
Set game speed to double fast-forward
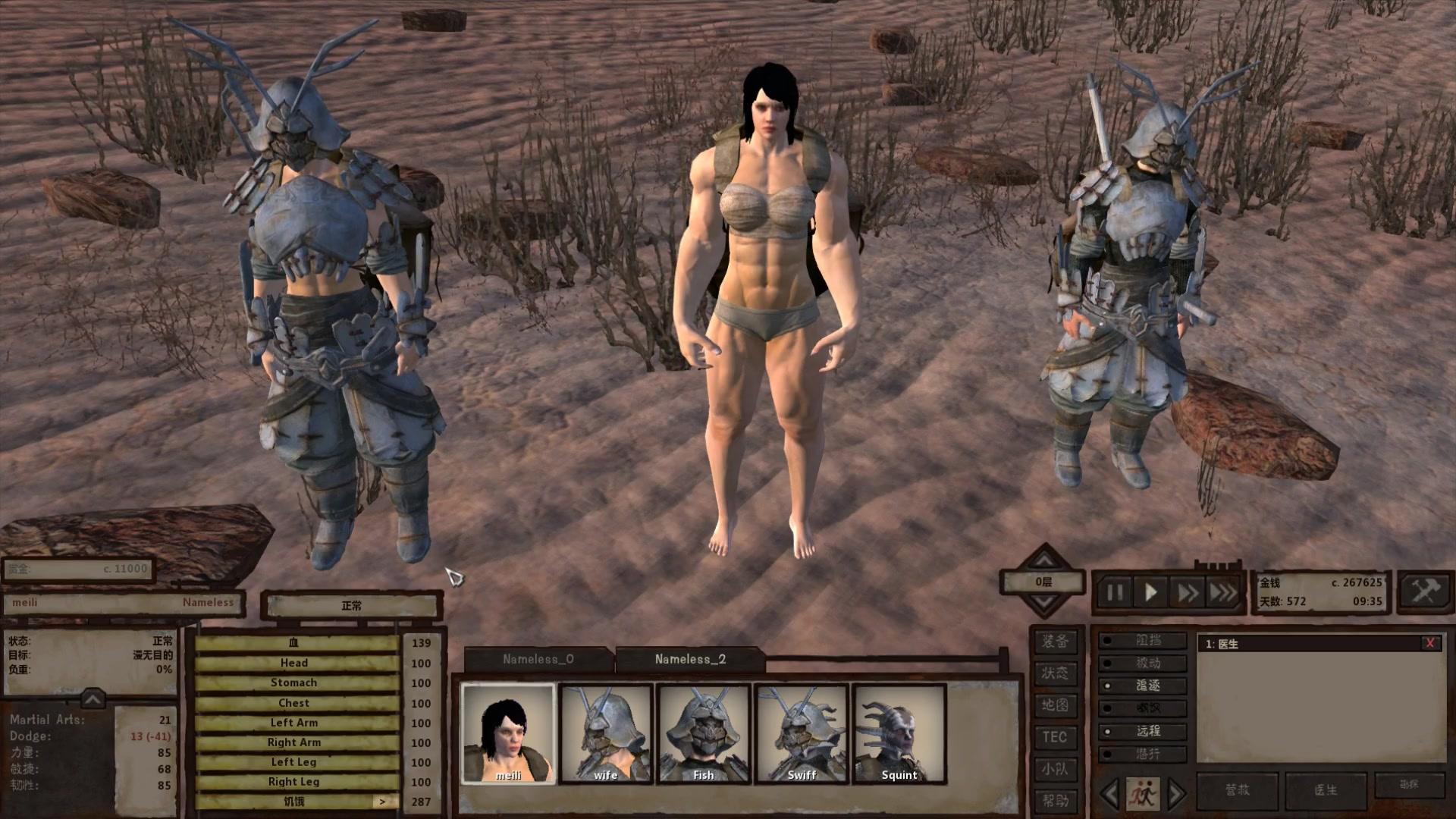pos(1186,592)
